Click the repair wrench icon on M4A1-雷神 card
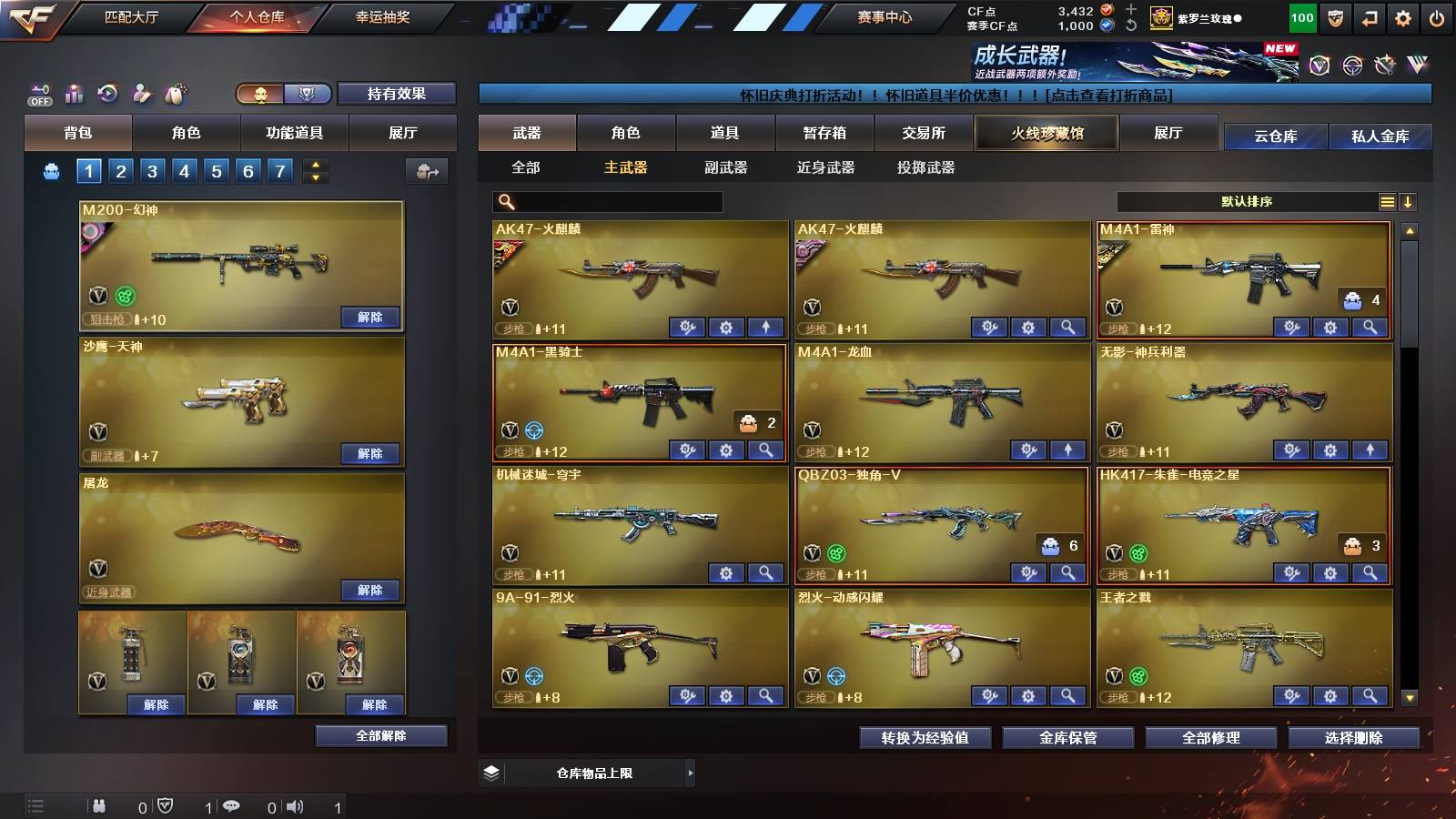 pyautogui.click(x=1291, y=324)
